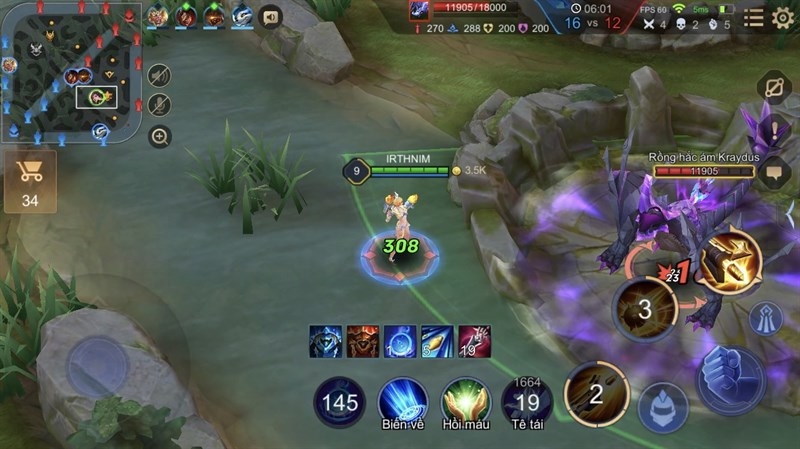800x449 pixels.
Task: Open the shop with the cart icon
Action: (x=30, y=180)
